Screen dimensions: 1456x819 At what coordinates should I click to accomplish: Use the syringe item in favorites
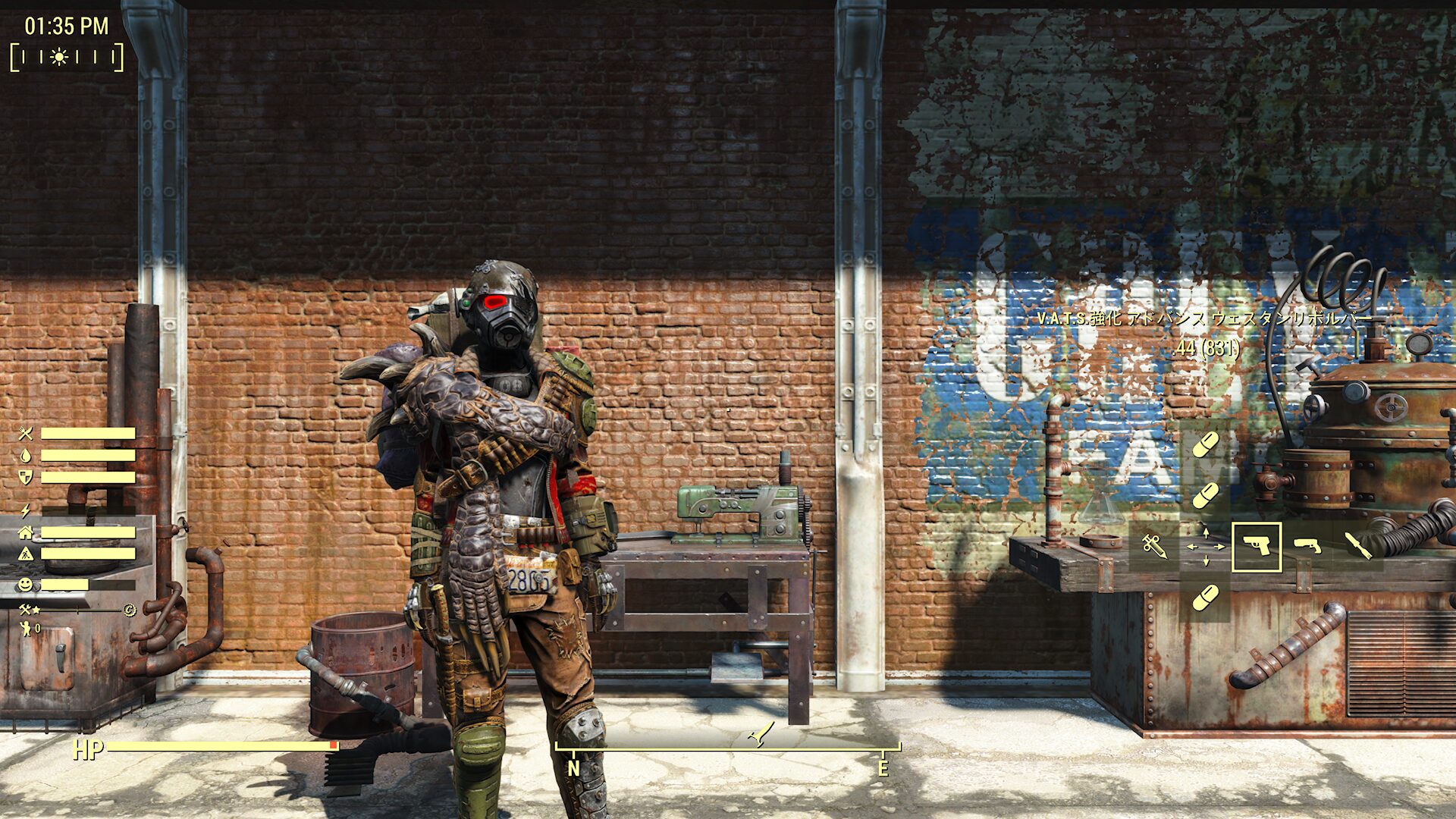pyautogui.click(x=1154, y=546)
